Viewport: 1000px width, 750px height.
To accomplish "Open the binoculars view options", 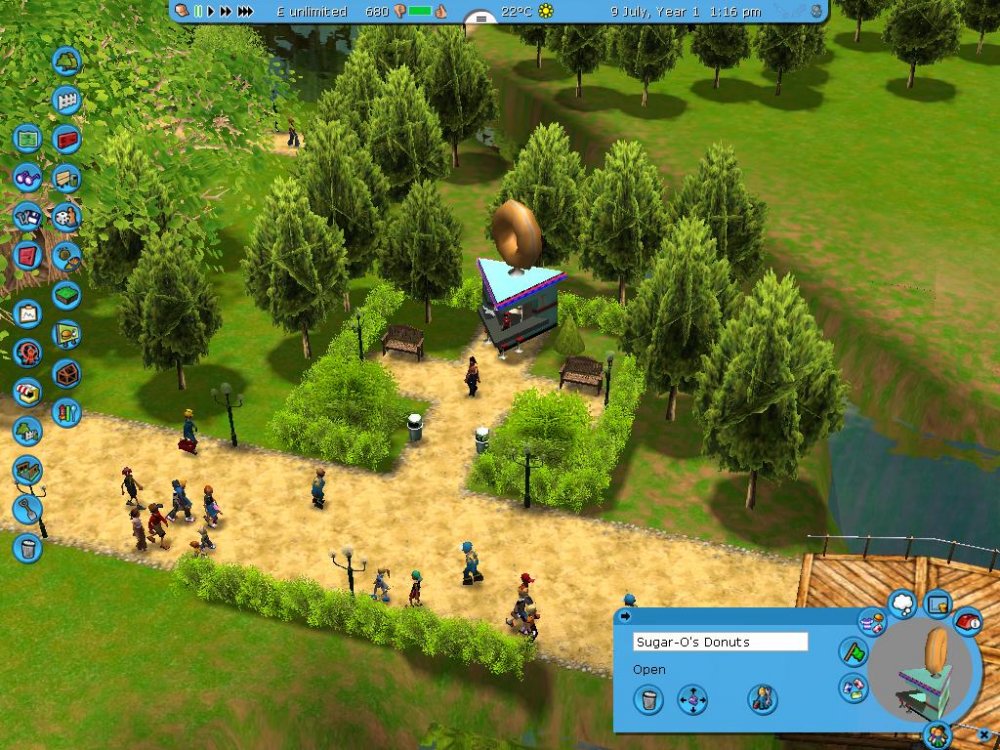I will click(x=27, y=177).
